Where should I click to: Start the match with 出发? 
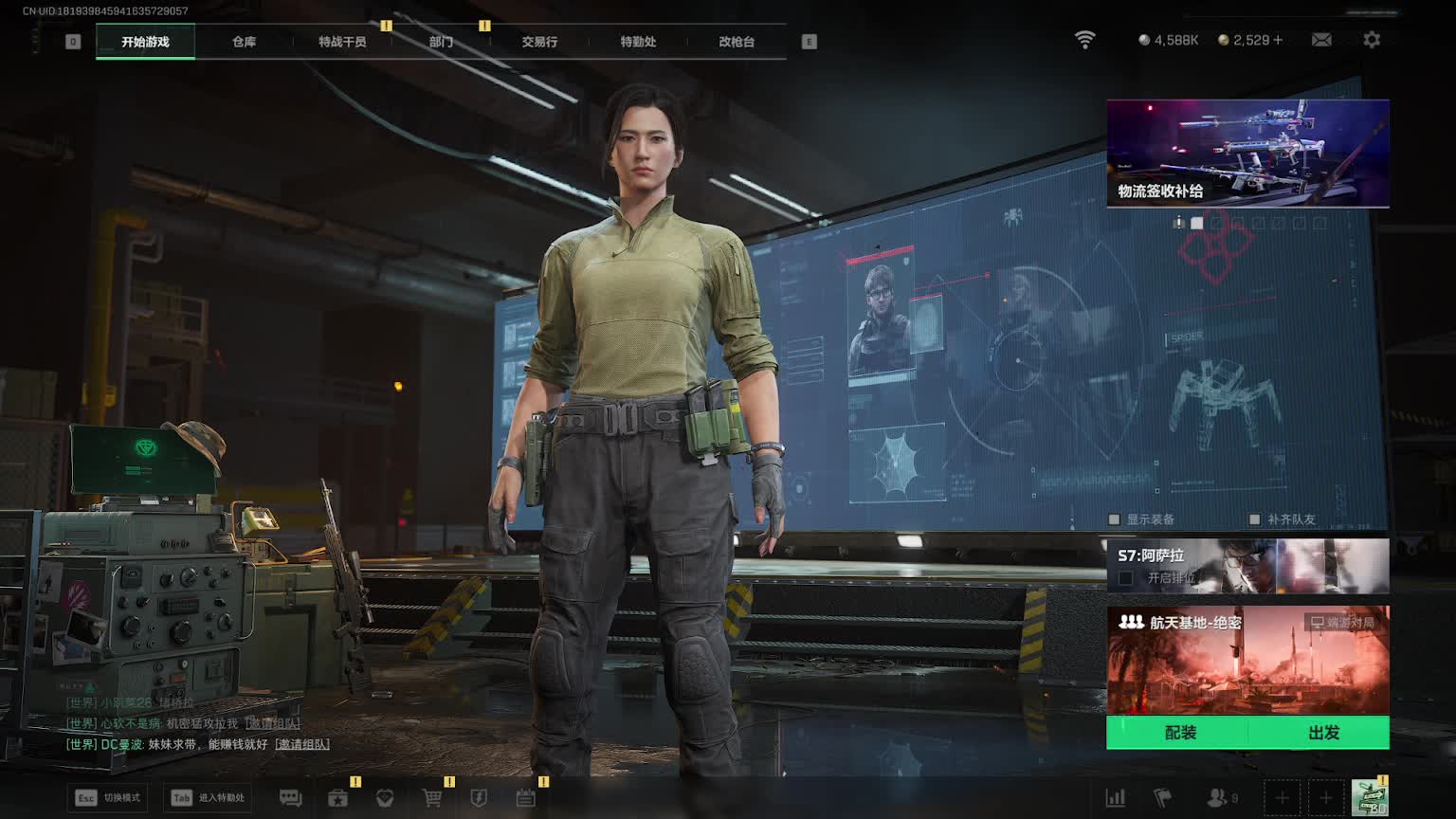tap(1323, 733)
